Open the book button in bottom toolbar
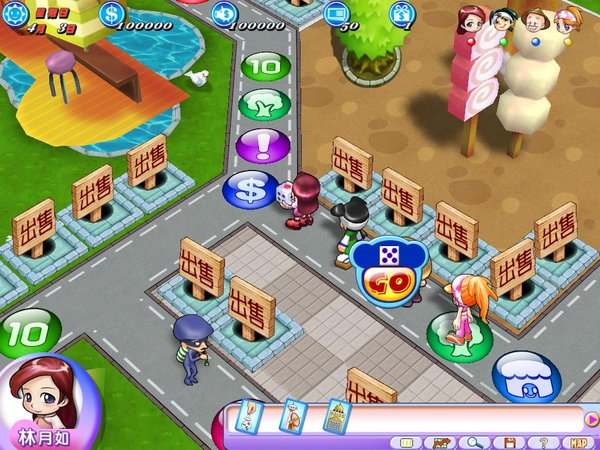Image resolution: width=600 pixels, height=450 pixels. click(x=407, y=442)
